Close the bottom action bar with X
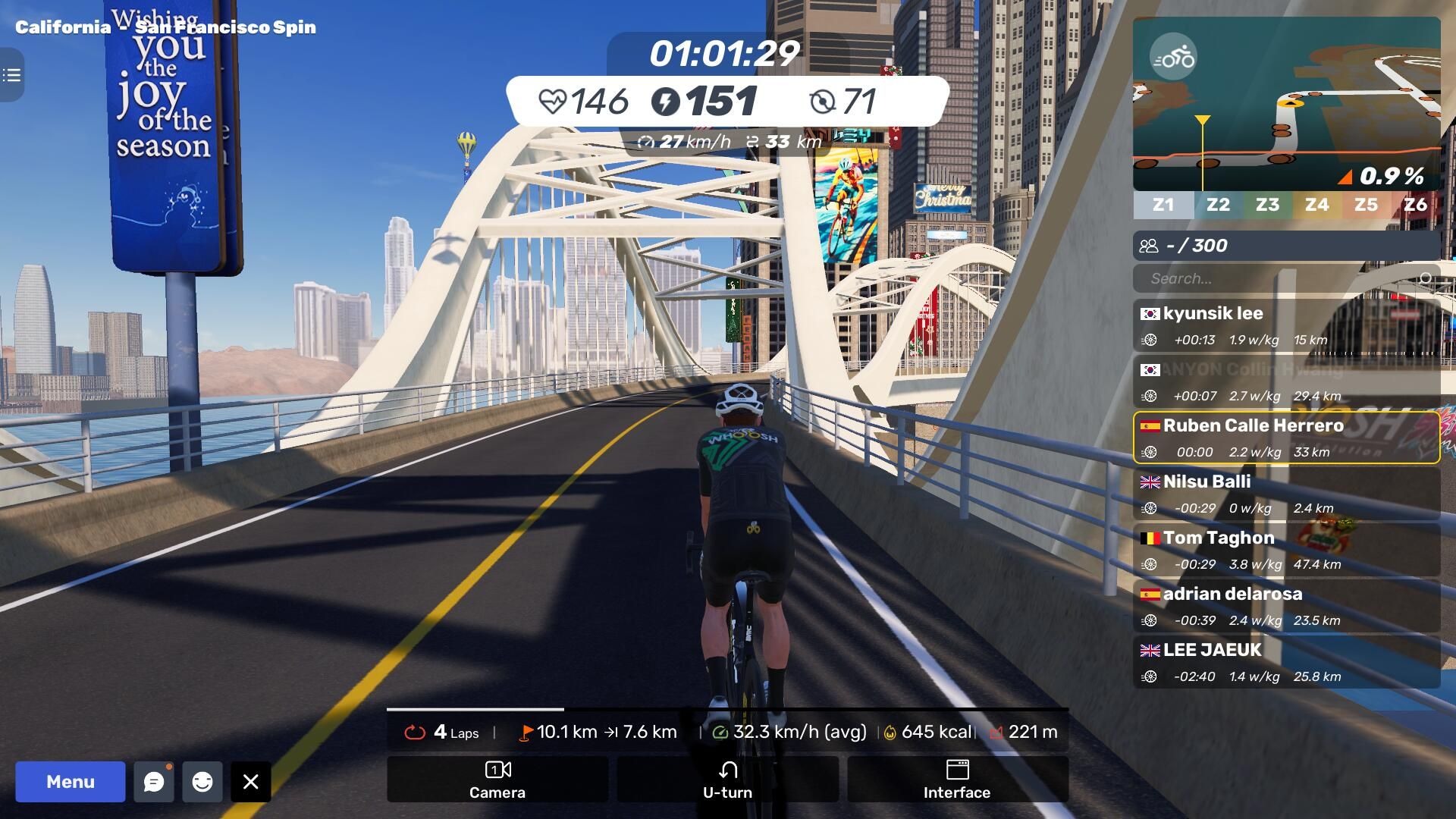1456x819 pixels. (x=251, y=782)
